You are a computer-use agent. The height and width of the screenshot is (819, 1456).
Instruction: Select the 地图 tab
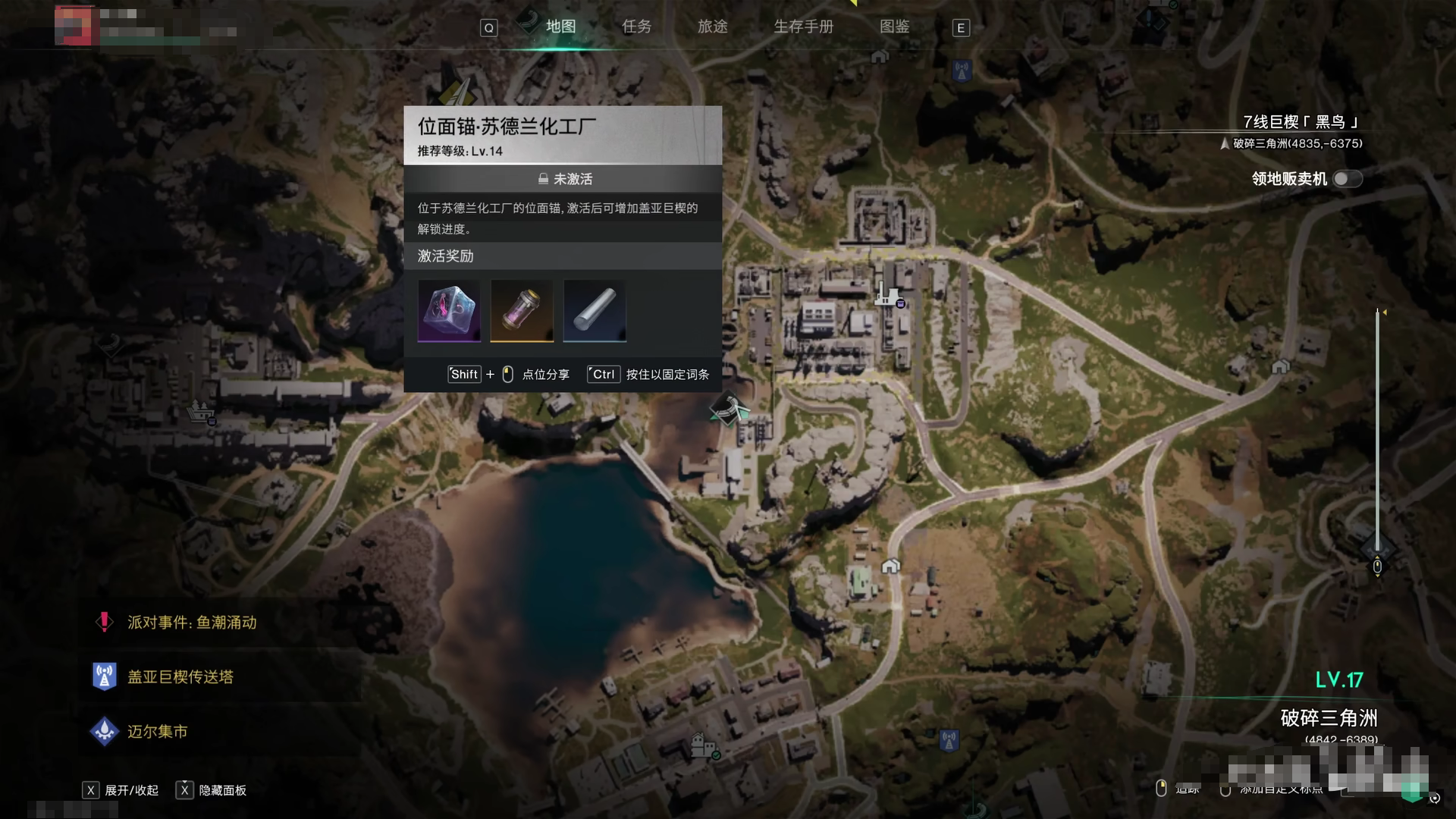coord(560,27)
